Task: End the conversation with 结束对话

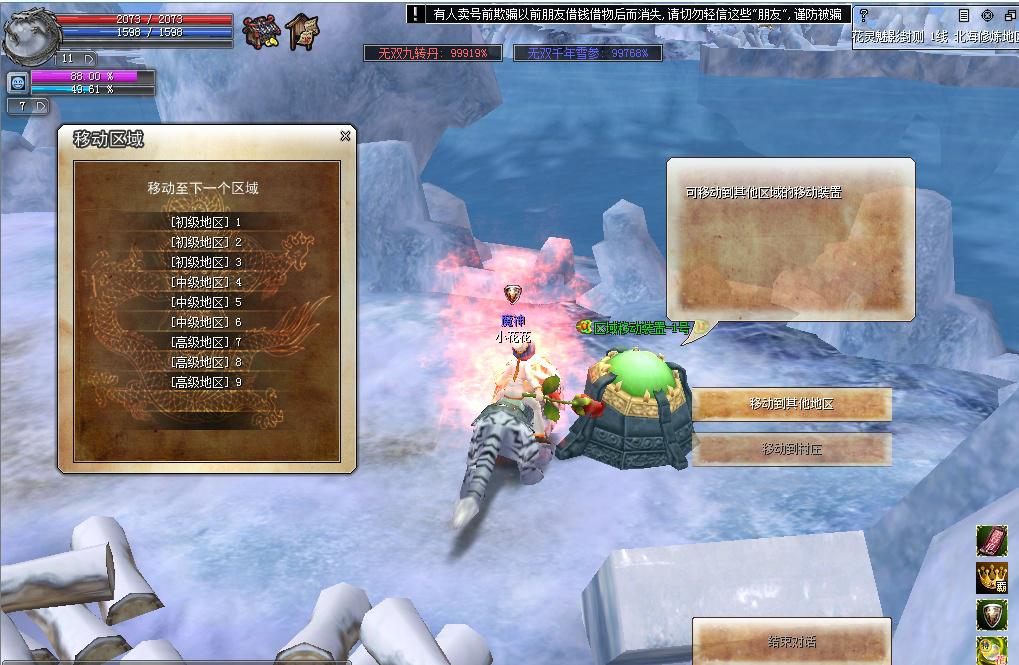Action: (791, 641)
